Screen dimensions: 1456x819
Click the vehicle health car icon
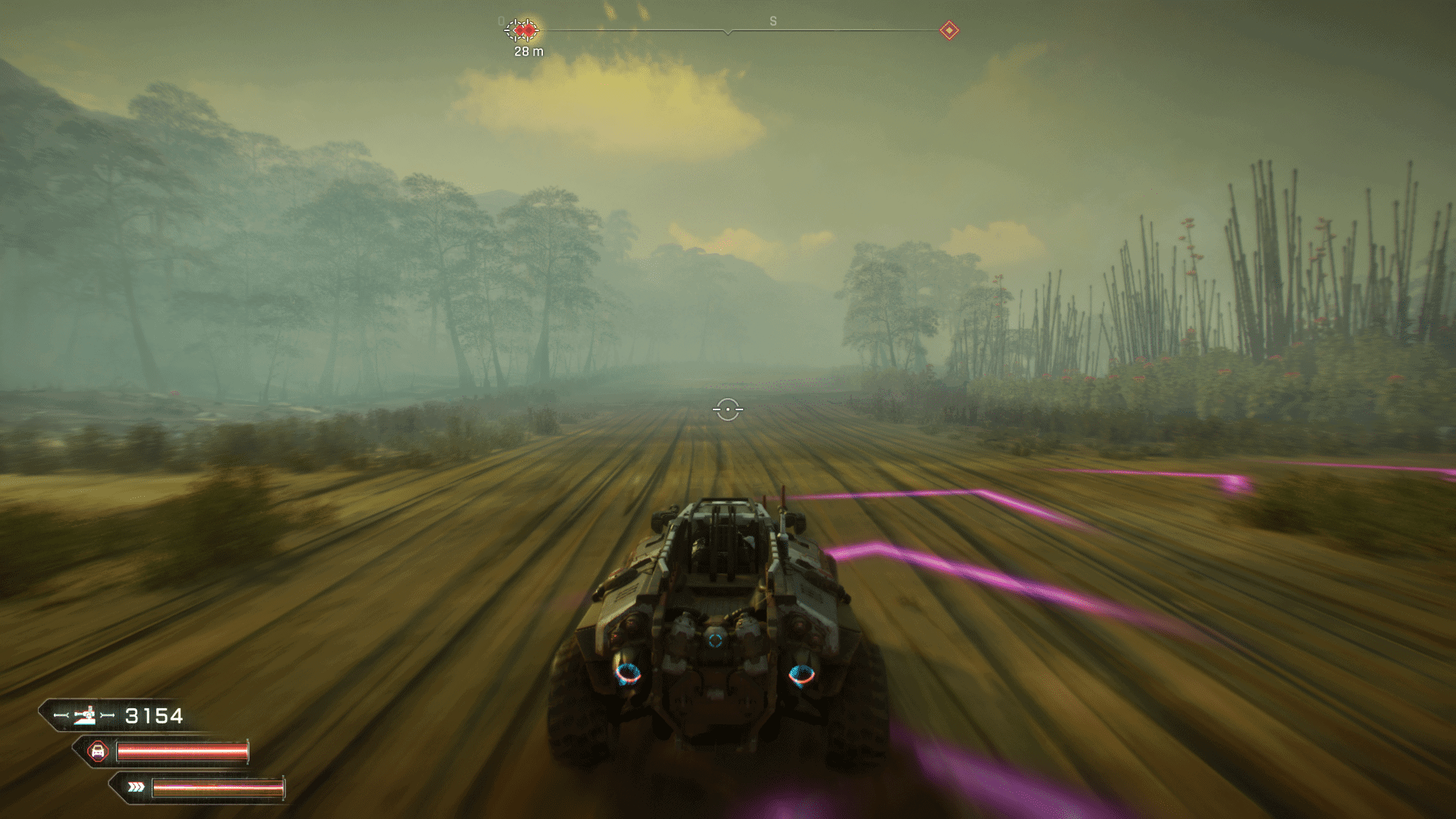[97, 752]
